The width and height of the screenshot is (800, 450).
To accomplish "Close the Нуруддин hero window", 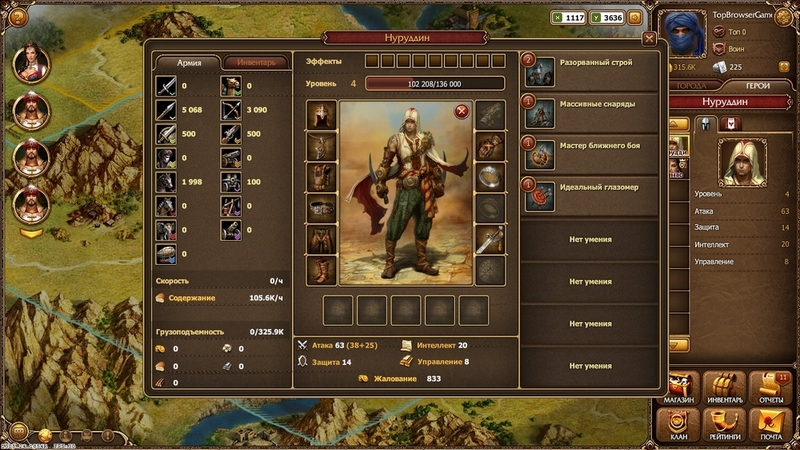I will coord(650,38).
